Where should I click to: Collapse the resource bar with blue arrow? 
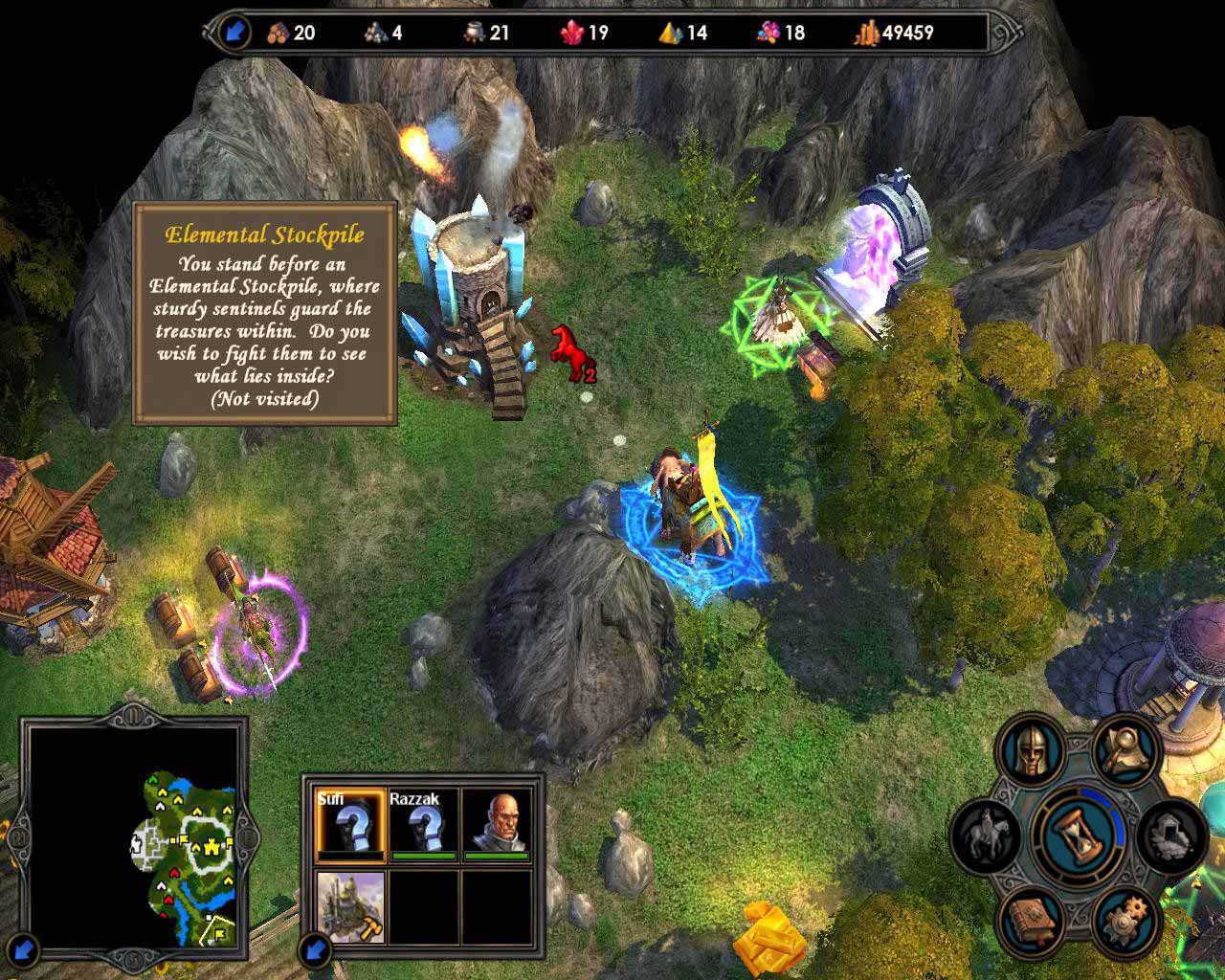pos(234,33)
